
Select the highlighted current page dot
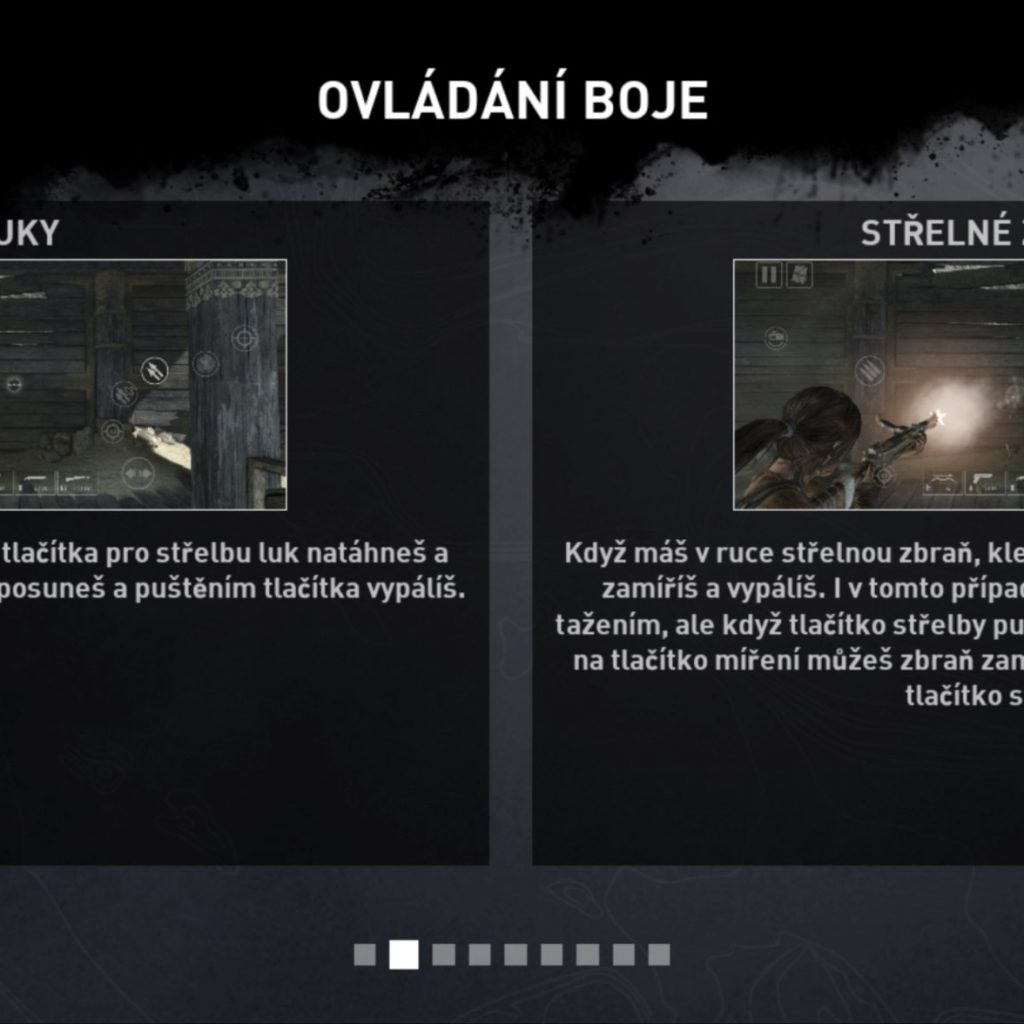403,955
